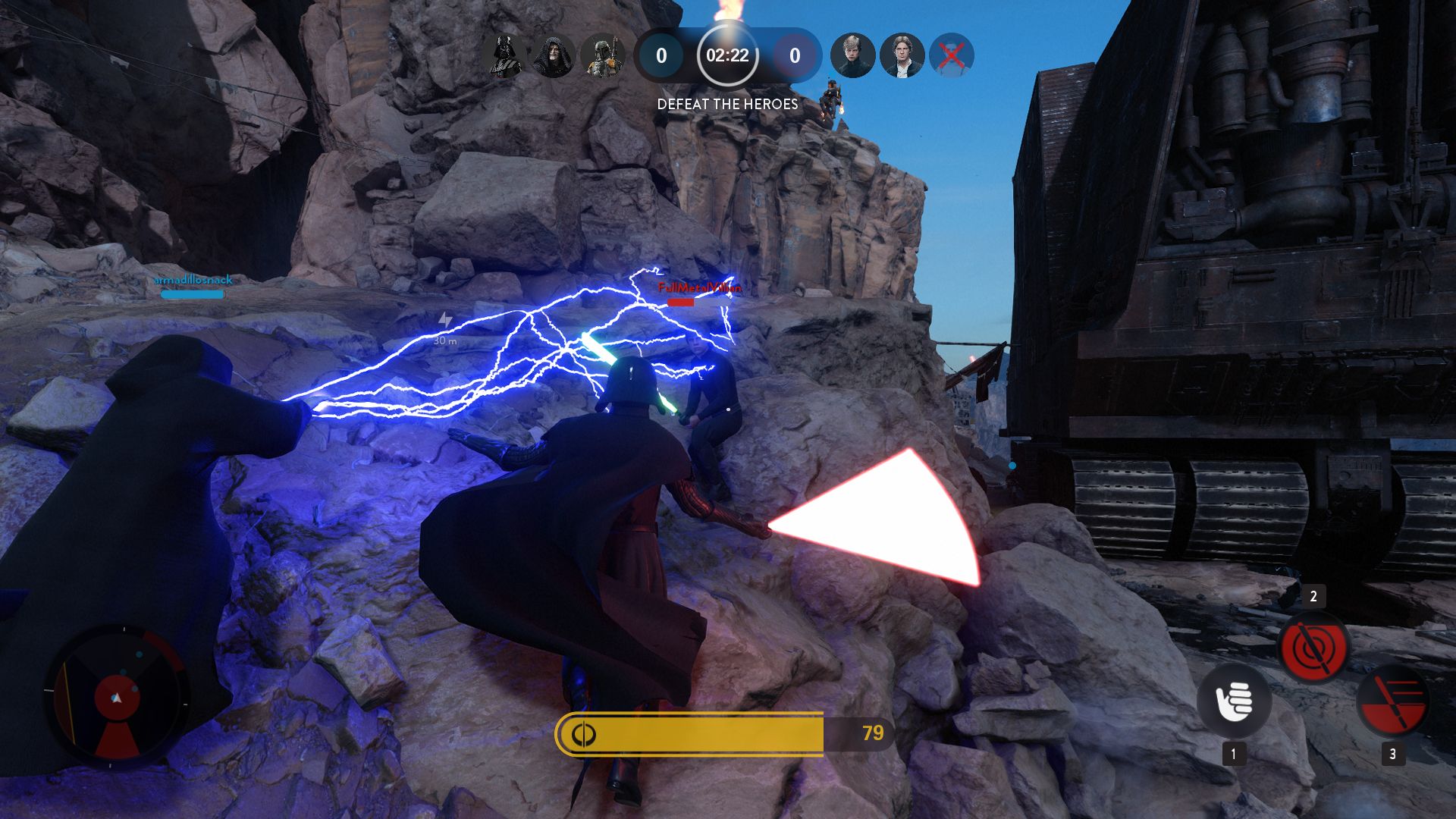Image resolution: width=1456 pixels, height=819 pixels.
Task: Select the Boba Fett portrait
Action: tap(603, 56)
